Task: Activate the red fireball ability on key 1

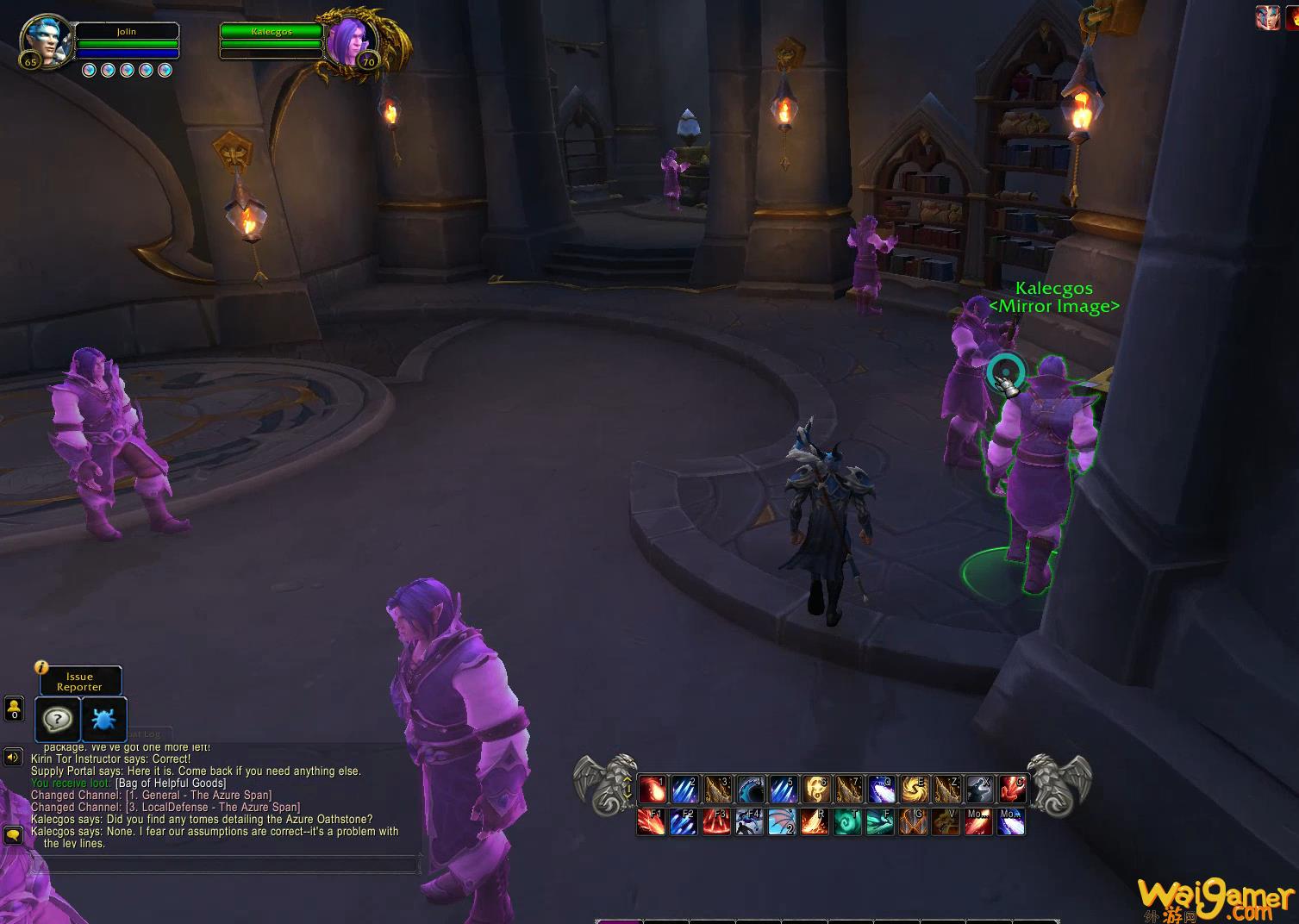Action: (653, 789)
